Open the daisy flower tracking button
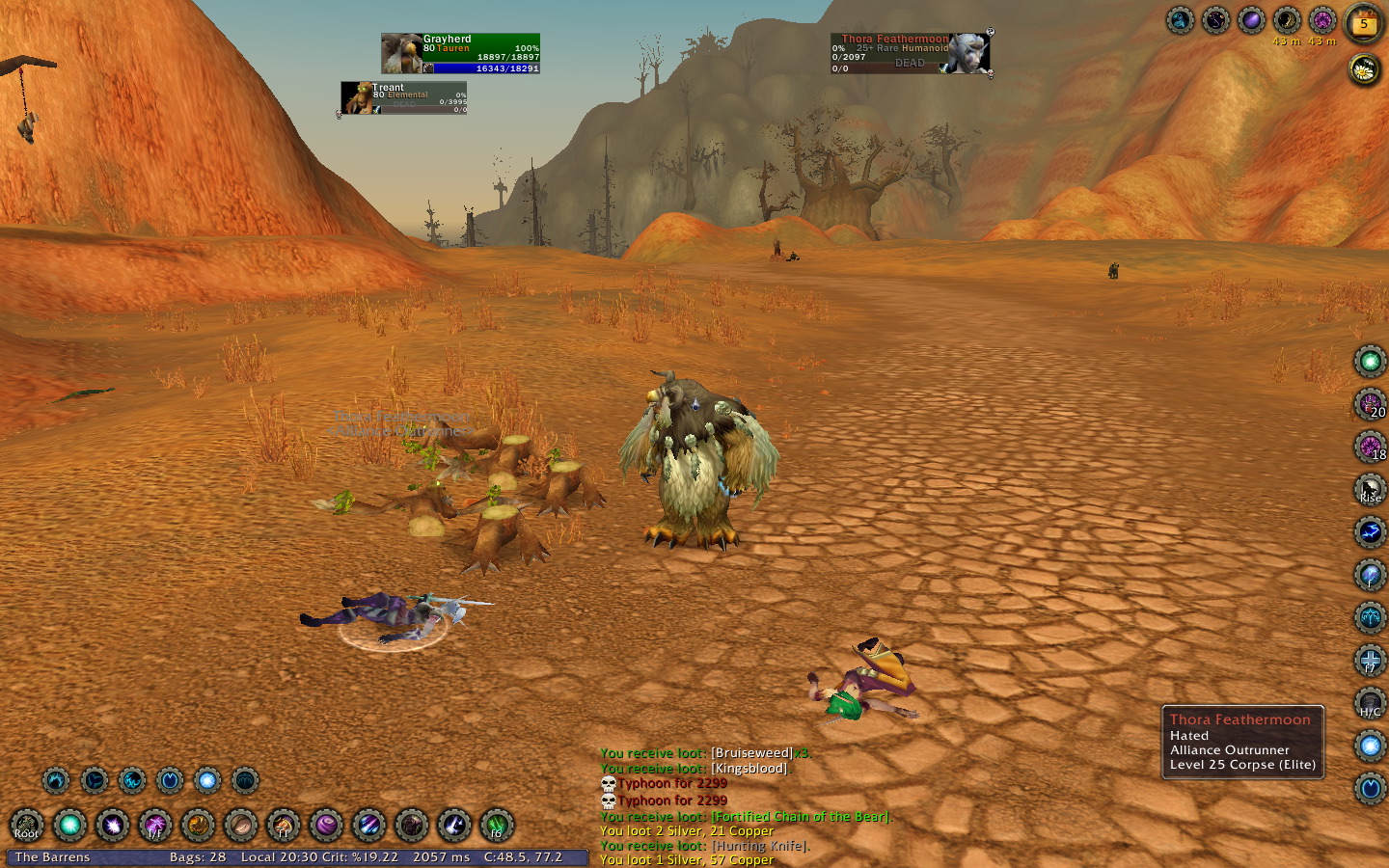The height and width of the screenshot is (868, 1389). [1364, 68]
